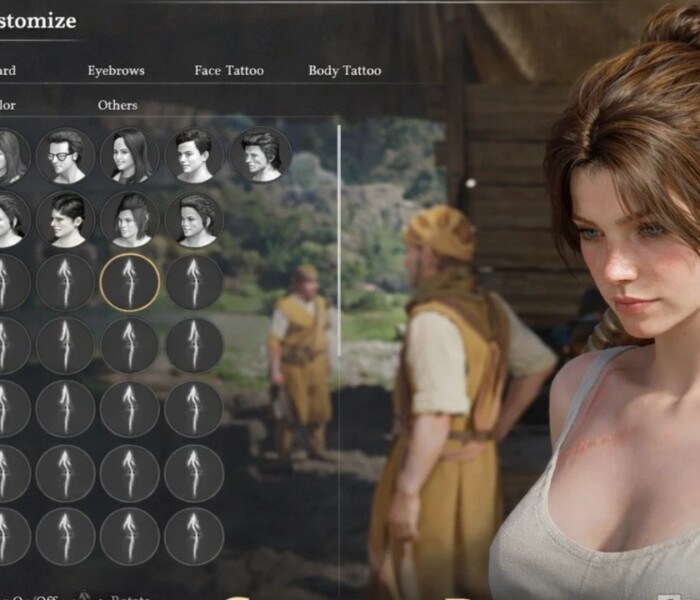Viewport: 700px width, 600px height.
Task: Select the Body Tattoo tab
Action: tap(344, 71)
